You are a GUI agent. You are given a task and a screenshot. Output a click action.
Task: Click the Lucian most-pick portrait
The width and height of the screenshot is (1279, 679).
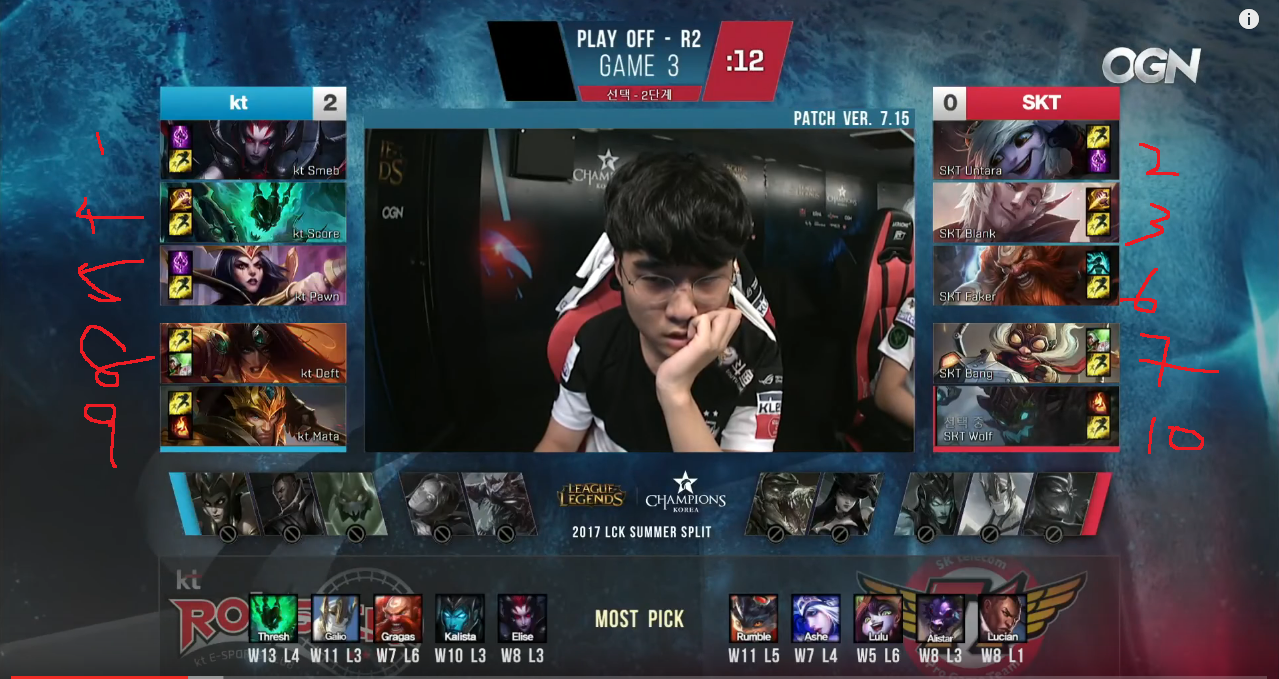click(1002, 619)
